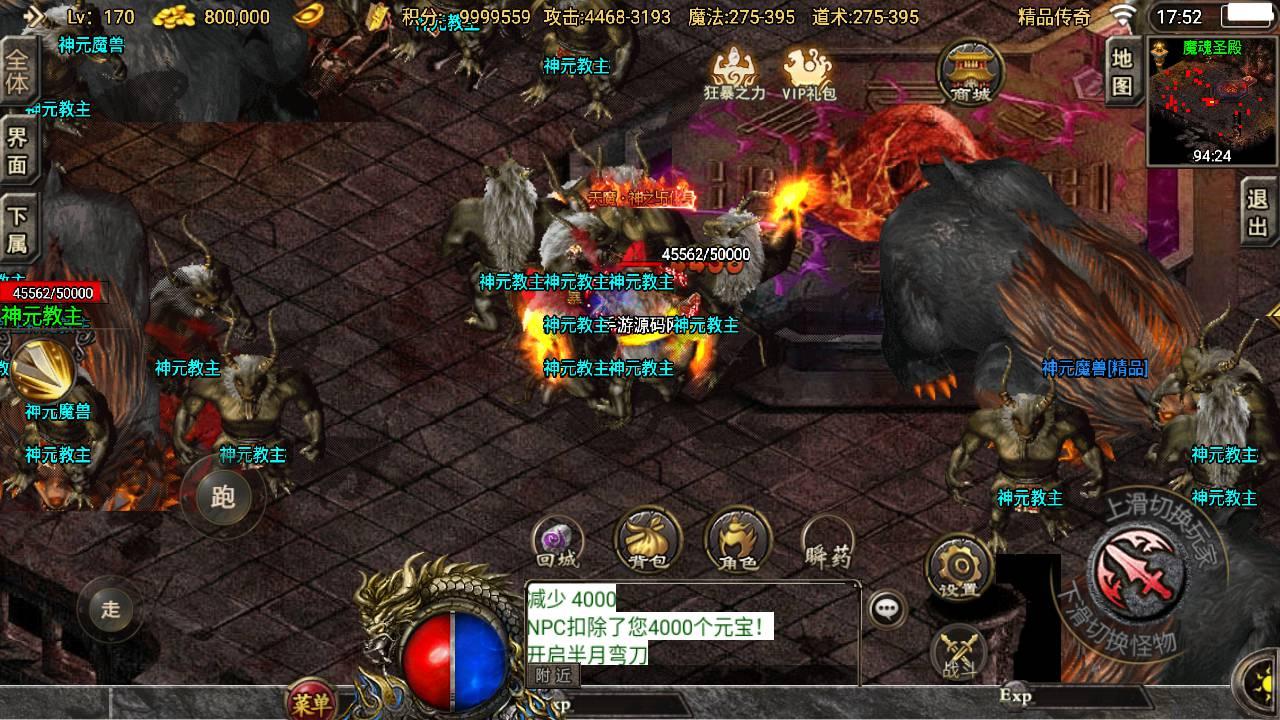Image resolution: width=1280 pixels, height=720 pixels.
Task: Claim the VIP礼包 gift pack
Action: (808, 73)
